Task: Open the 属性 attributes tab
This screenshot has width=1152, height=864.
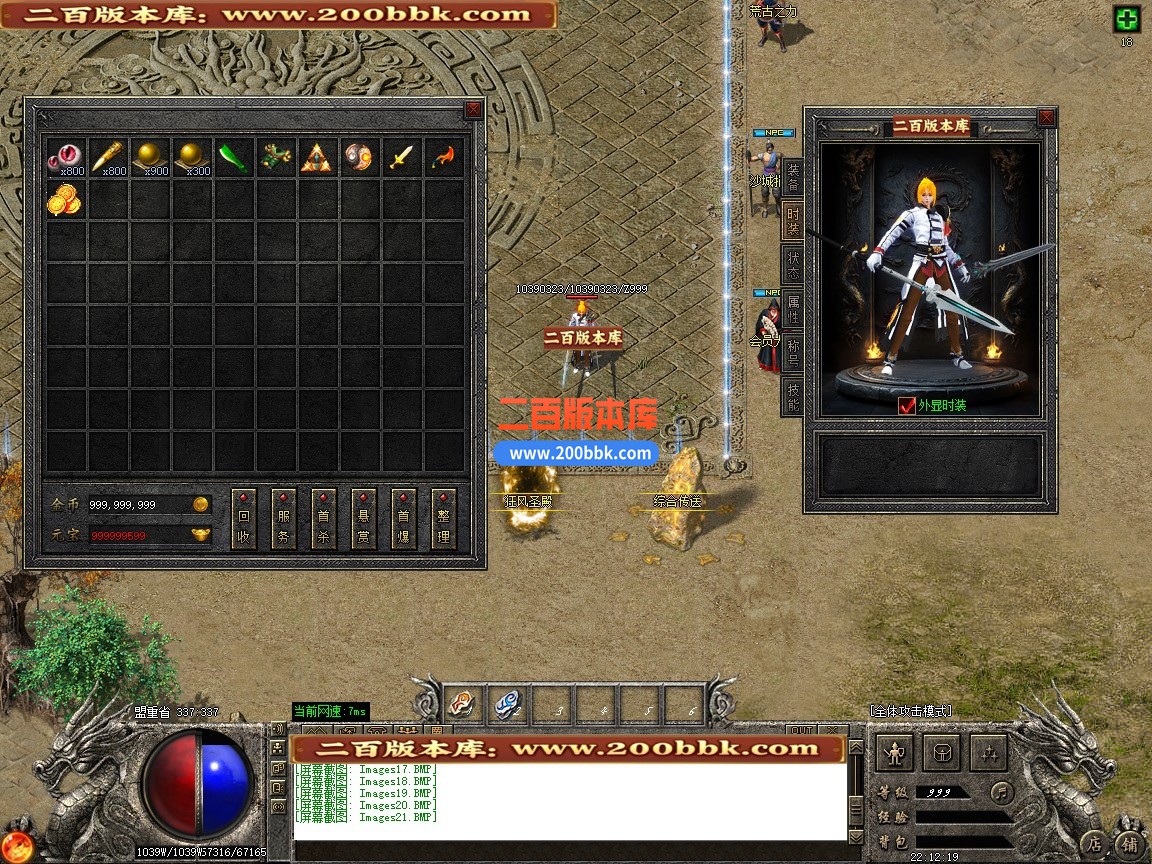Action: click(x=792, y=308)
